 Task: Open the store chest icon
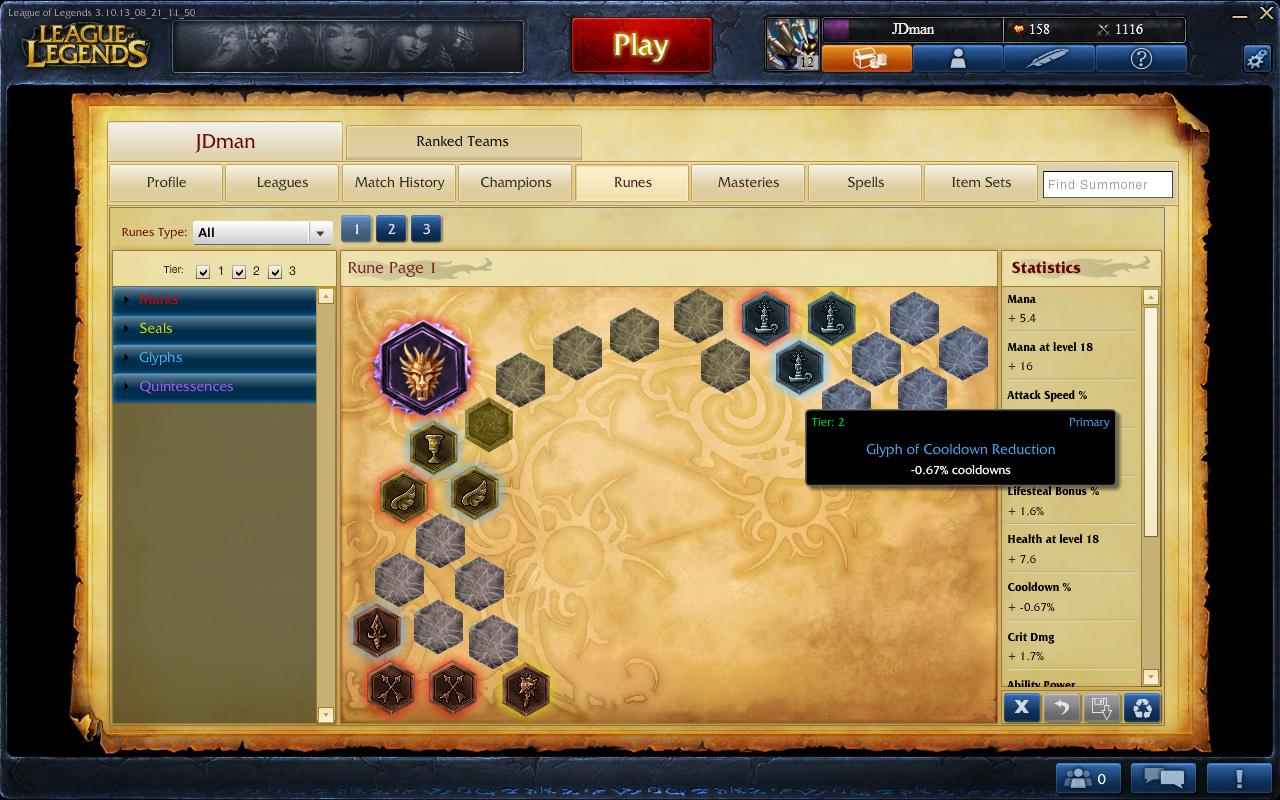(868, 58)
